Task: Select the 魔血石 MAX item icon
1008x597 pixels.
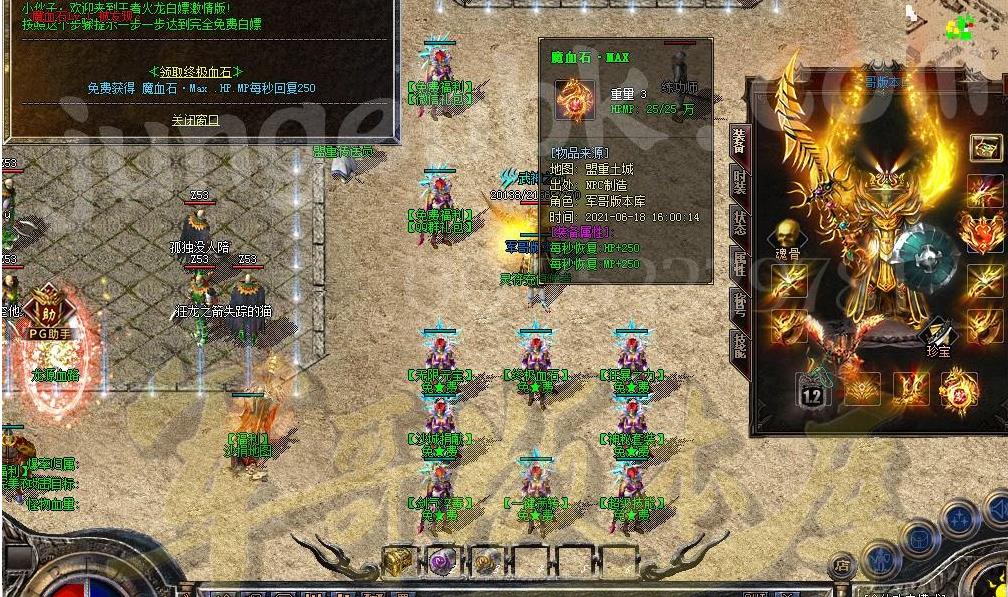Action: pyautogui.click(x=575, y=101)
